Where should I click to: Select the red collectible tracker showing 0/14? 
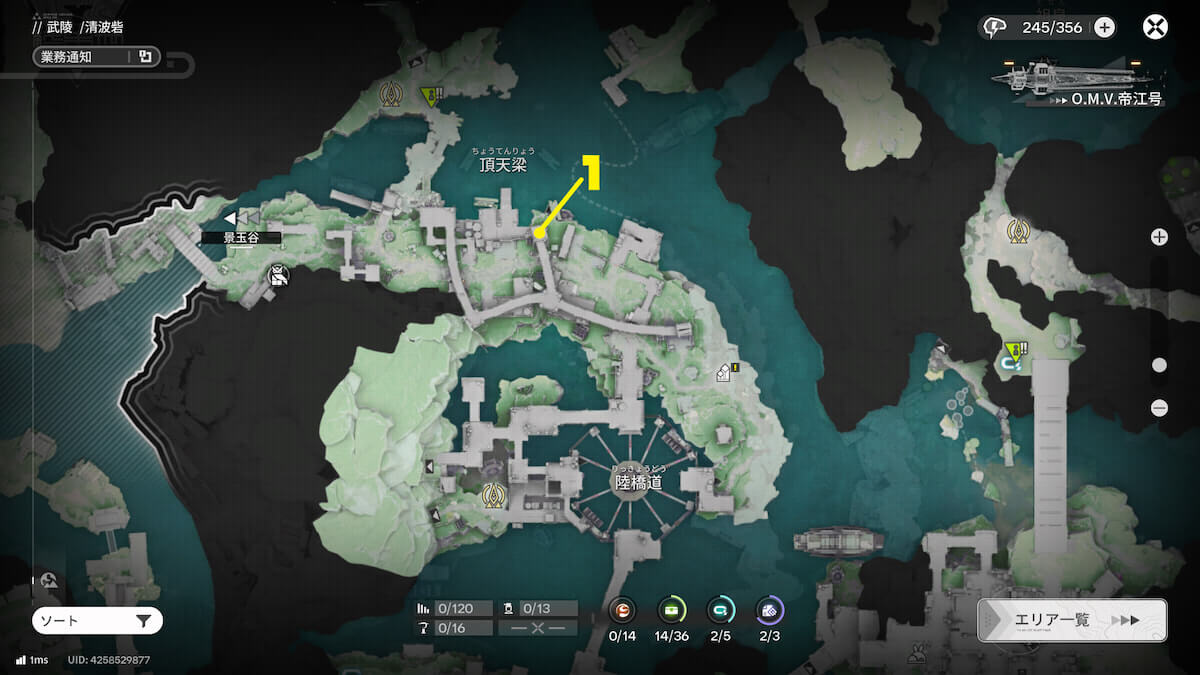pyautogui.click(x=622, y=610)
